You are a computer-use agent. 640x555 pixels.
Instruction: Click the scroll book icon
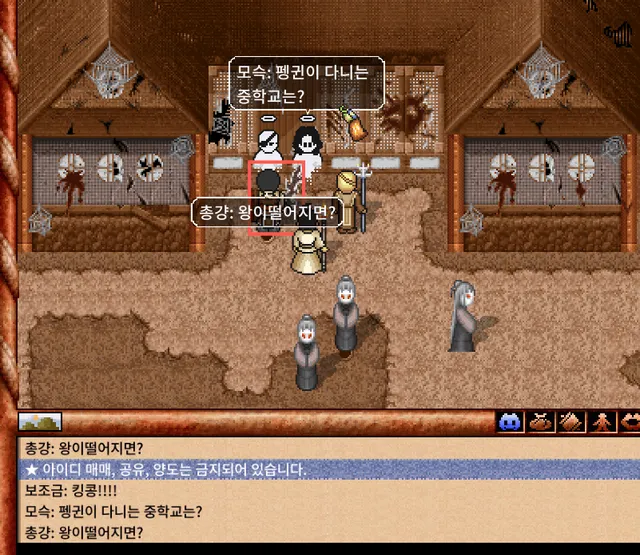[571, 422]
